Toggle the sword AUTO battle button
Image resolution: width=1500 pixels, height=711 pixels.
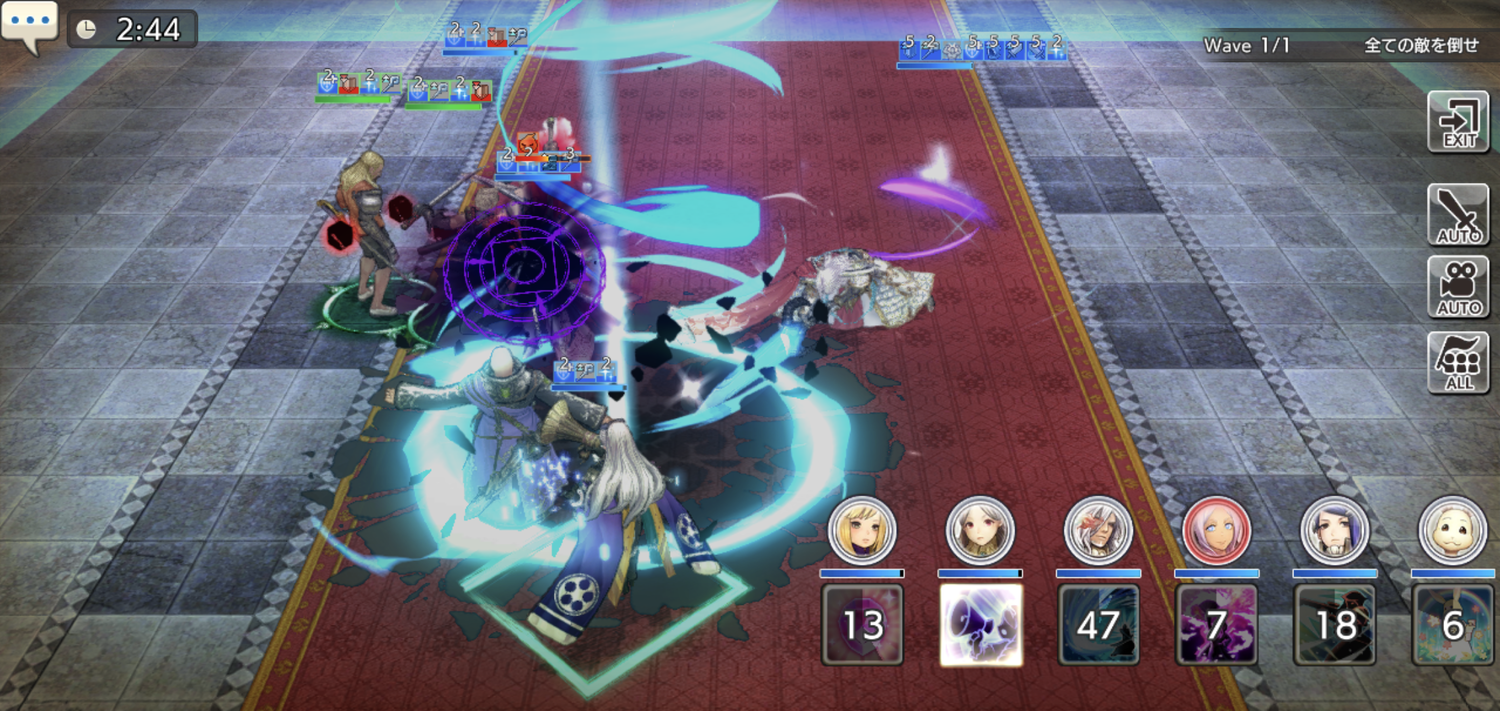(x=1458, y=215)
